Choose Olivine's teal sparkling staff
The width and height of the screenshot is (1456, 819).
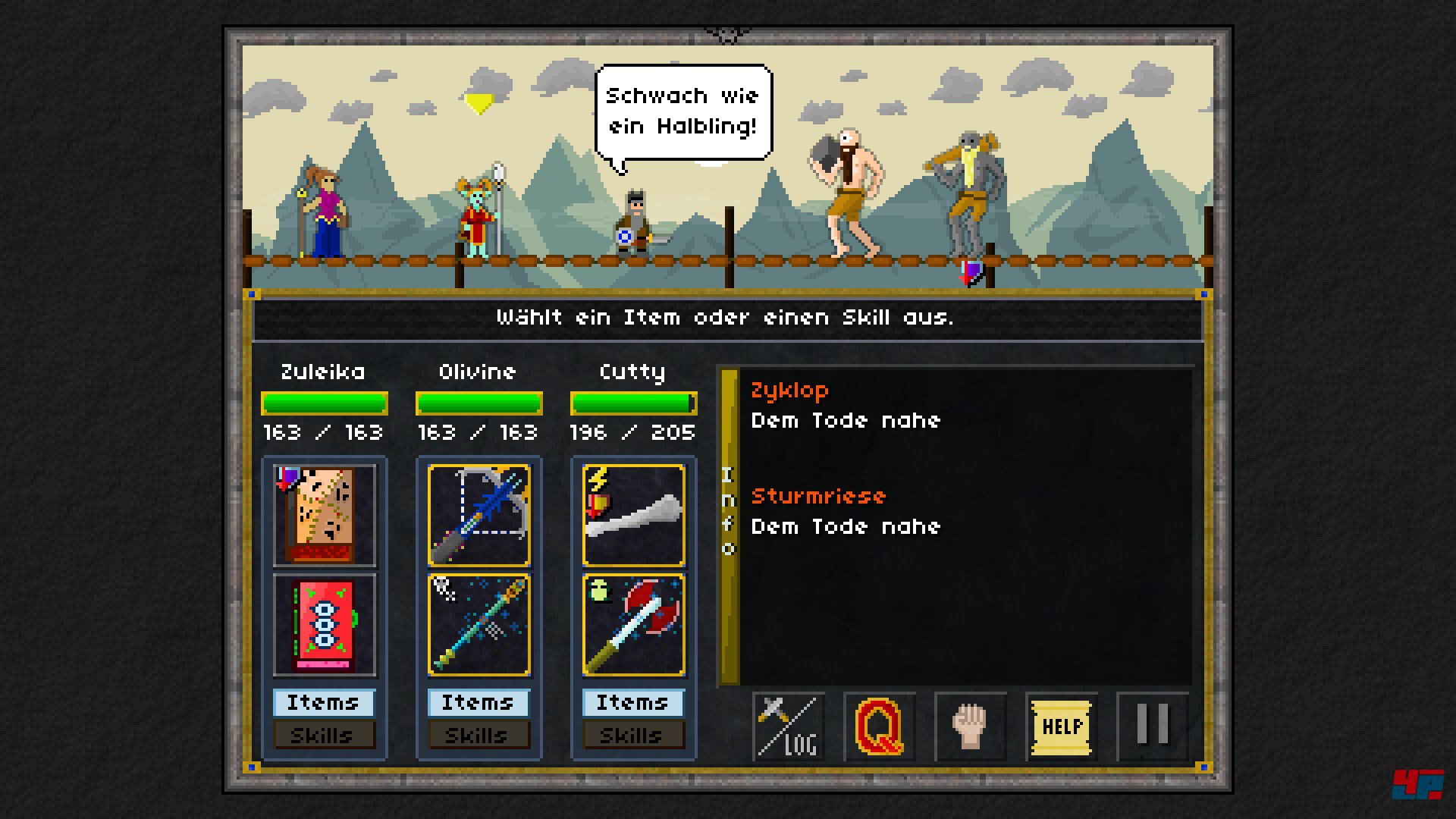click(x=479, y=625)
